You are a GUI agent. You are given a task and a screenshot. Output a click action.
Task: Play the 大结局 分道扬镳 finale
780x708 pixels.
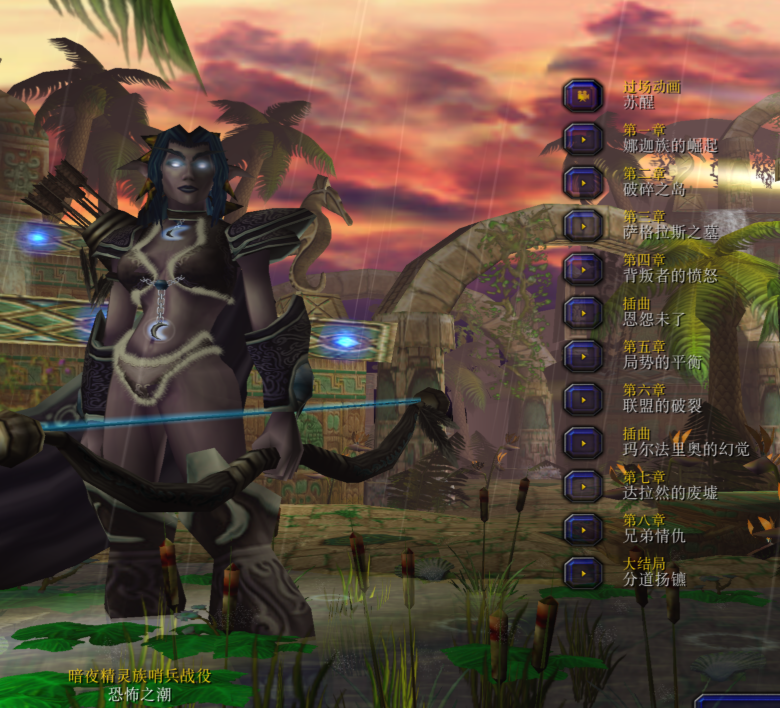[x=582, y=572]
